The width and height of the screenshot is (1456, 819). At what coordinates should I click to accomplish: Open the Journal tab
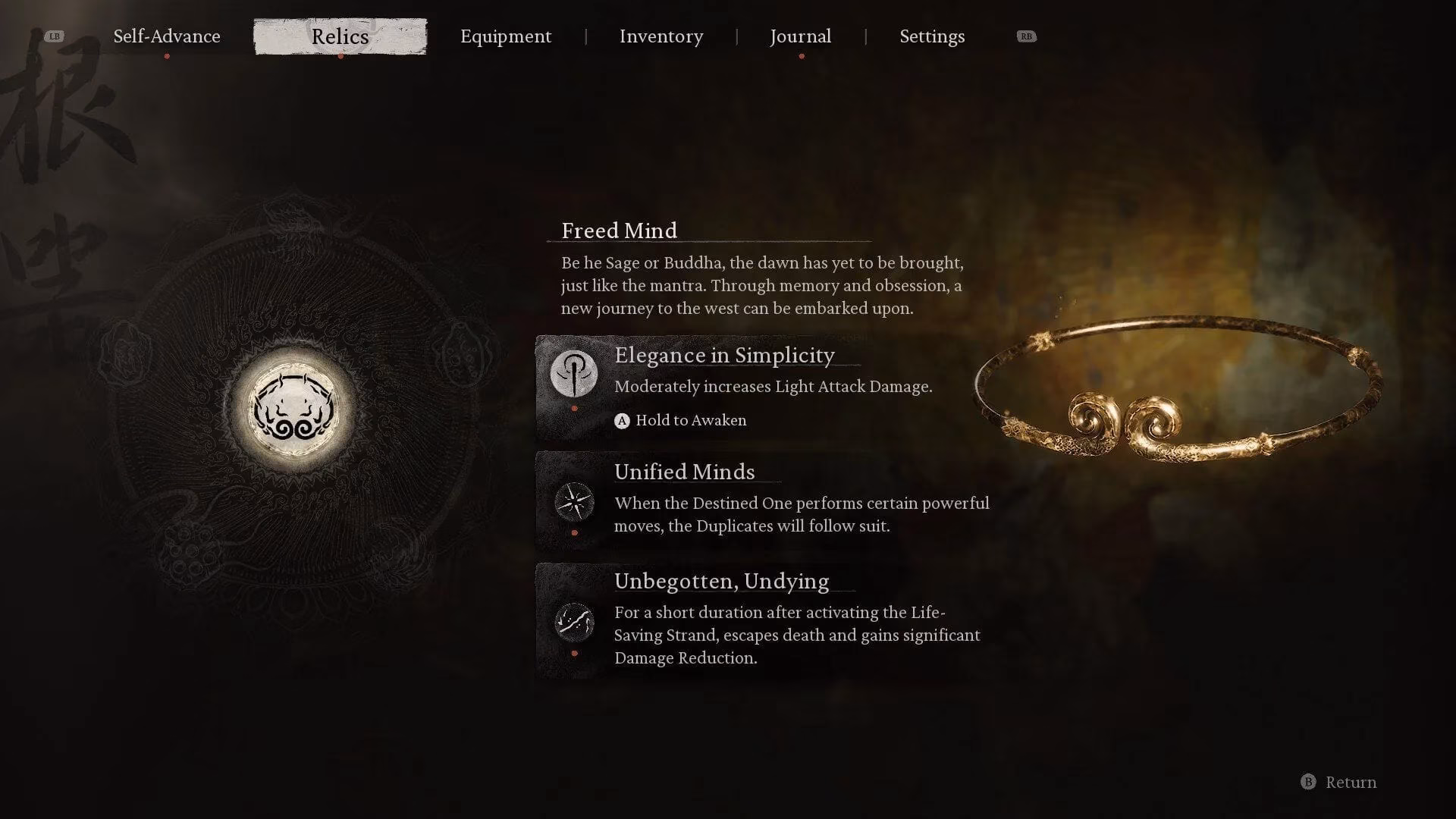[x=800, y=36]
